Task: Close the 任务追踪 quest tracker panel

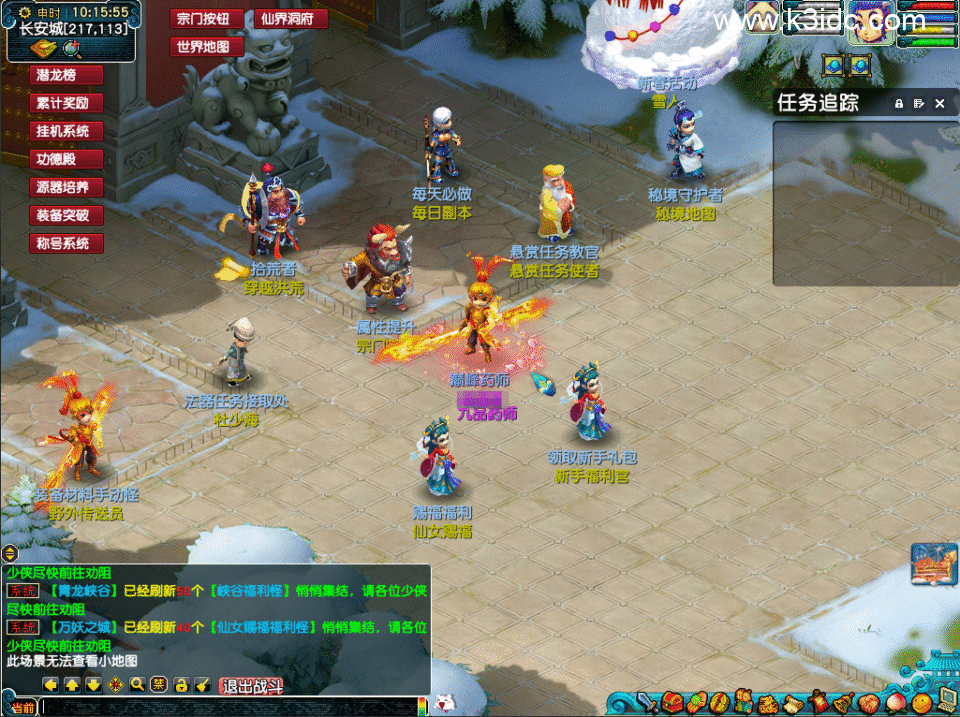Action: 939,103
